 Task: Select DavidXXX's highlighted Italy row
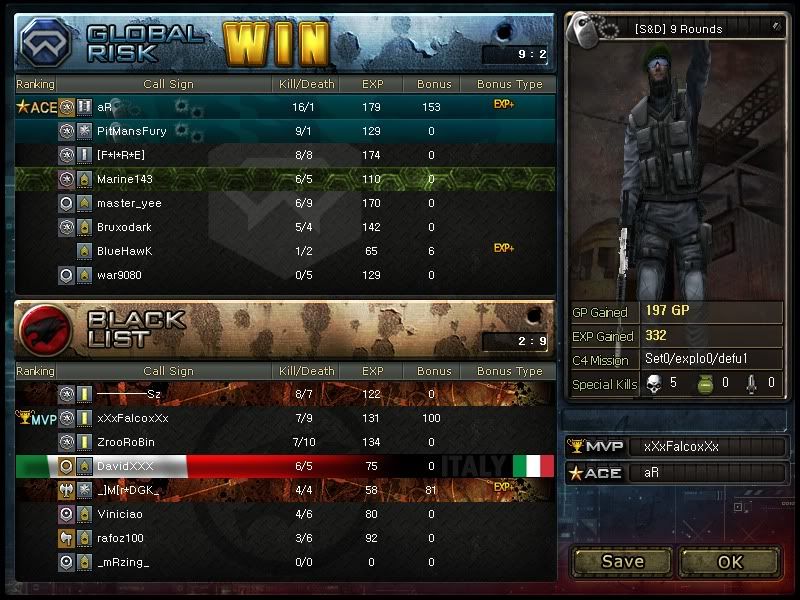125,466
